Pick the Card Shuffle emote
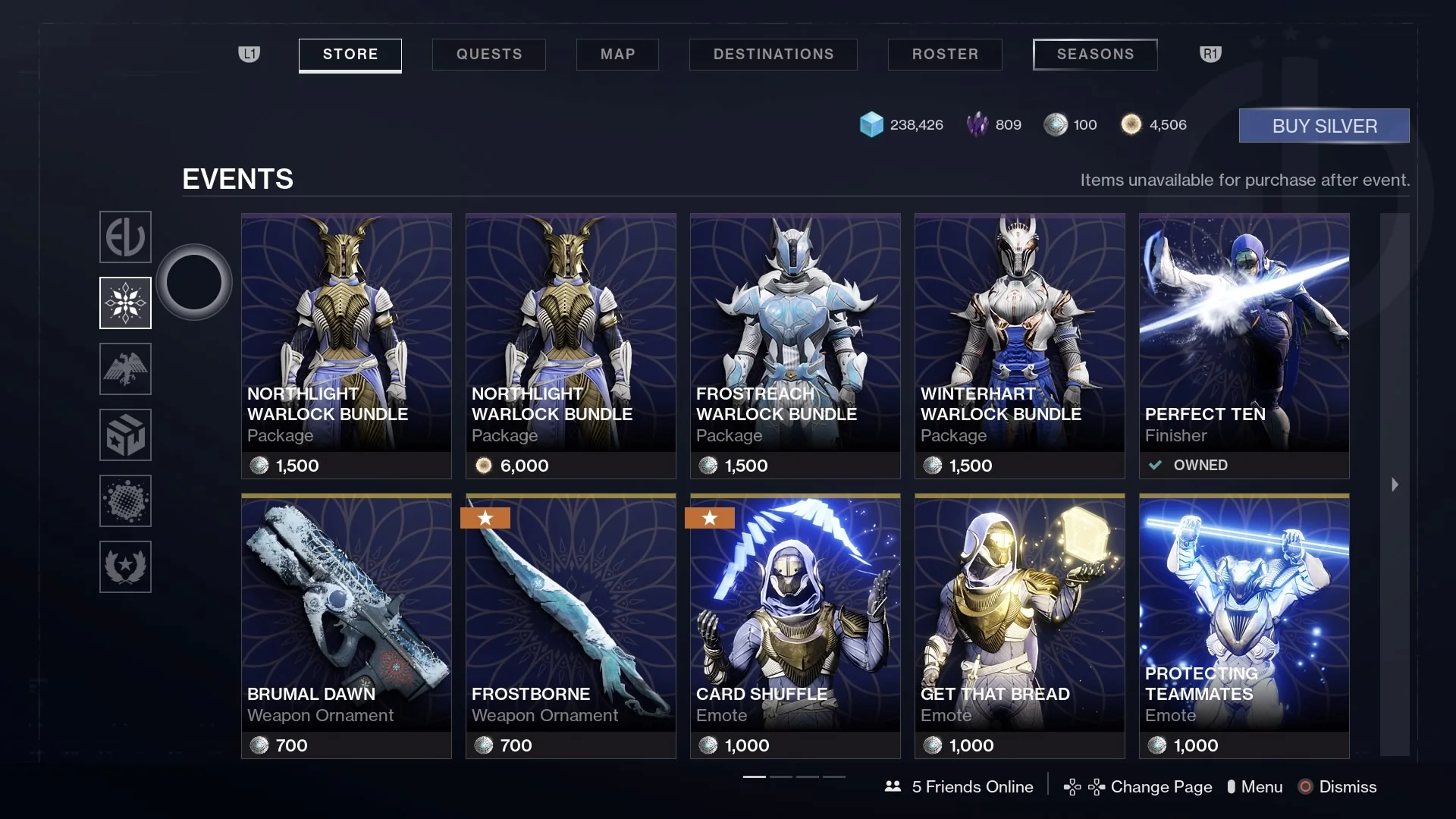This screenshot has height=819, width=1456. (x=795, y=626)
